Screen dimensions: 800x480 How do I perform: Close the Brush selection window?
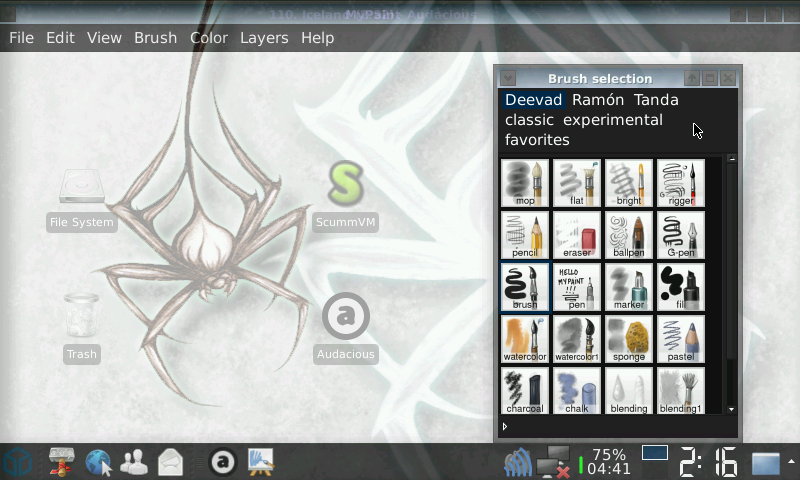tap(728, 78)
